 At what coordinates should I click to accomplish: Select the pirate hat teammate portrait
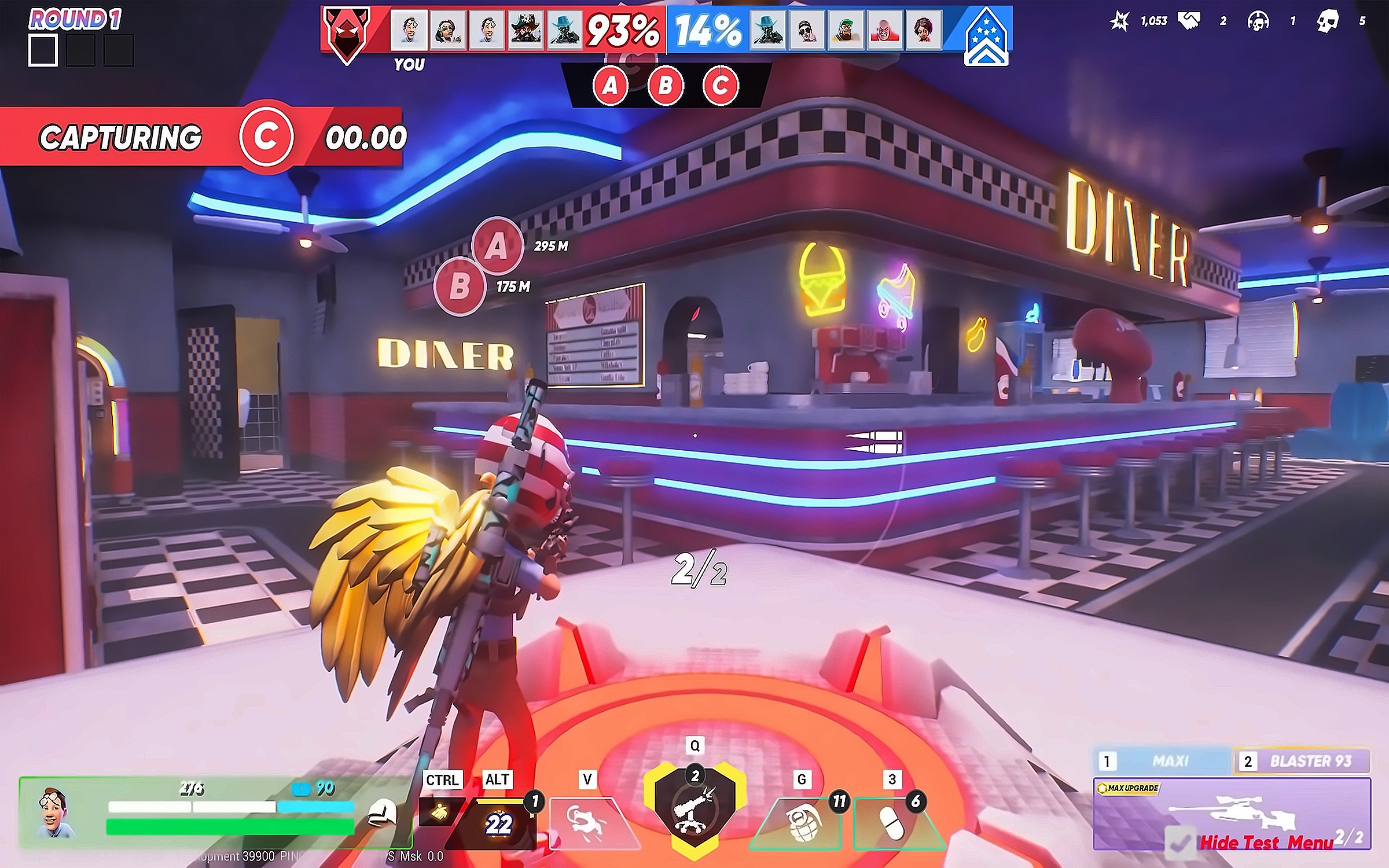tap(525, 29)
